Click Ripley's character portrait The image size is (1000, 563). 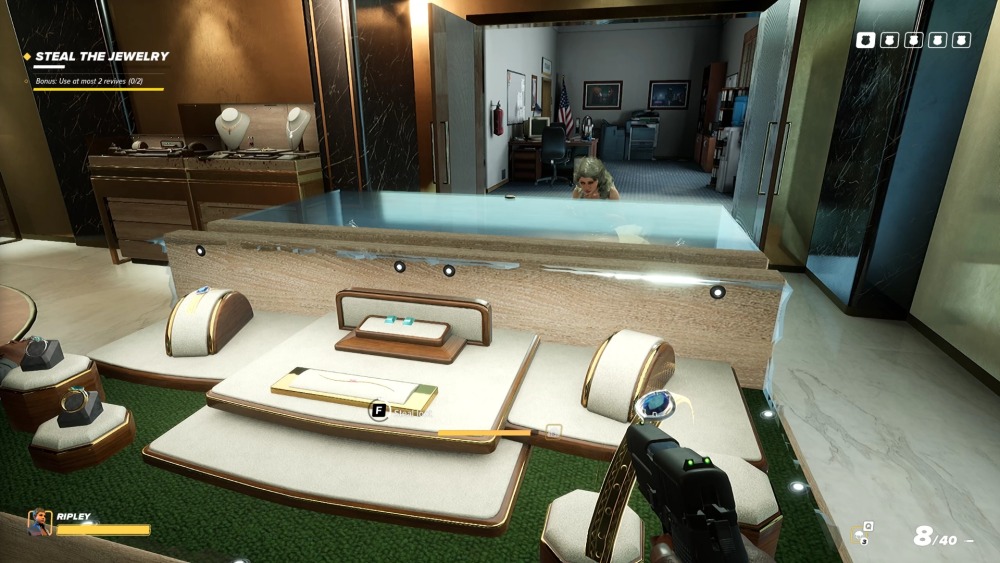(x=40, y=523)
